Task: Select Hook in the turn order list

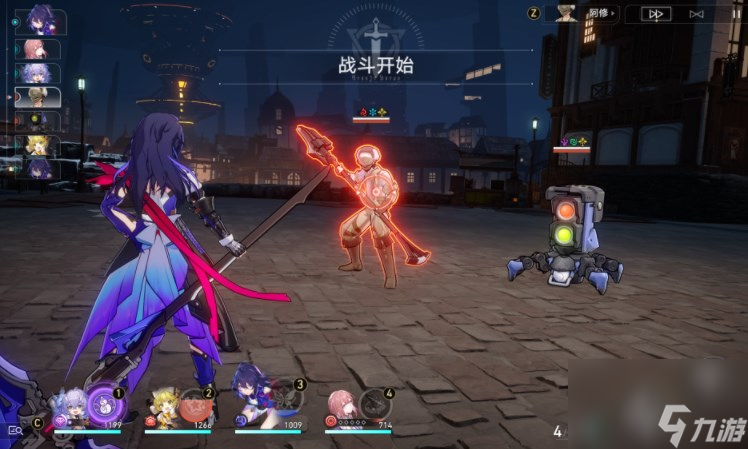Action: pos(37,146)
